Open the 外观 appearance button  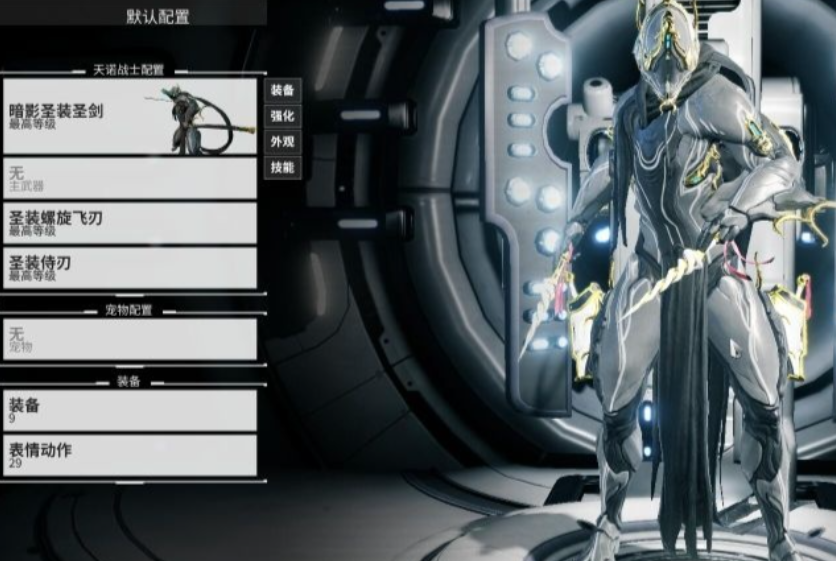(x=282, y=142)
